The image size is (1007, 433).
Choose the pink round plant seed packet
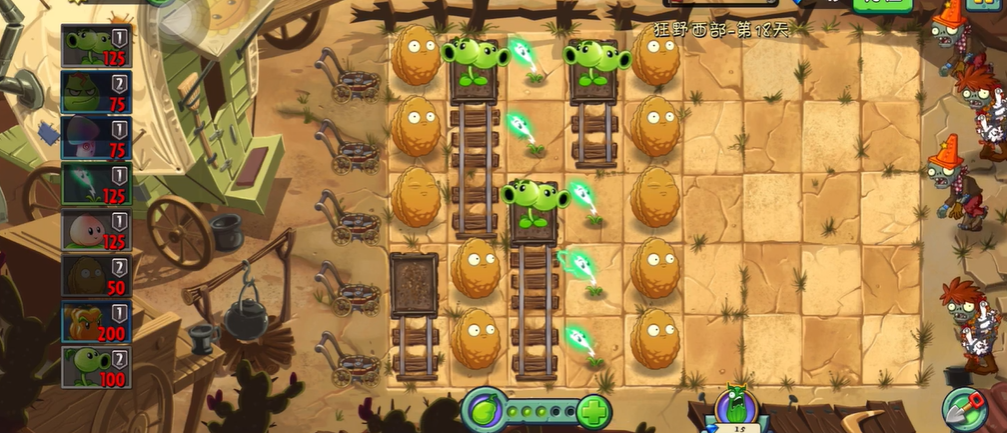pyautogui.click(x=97, y=230)
